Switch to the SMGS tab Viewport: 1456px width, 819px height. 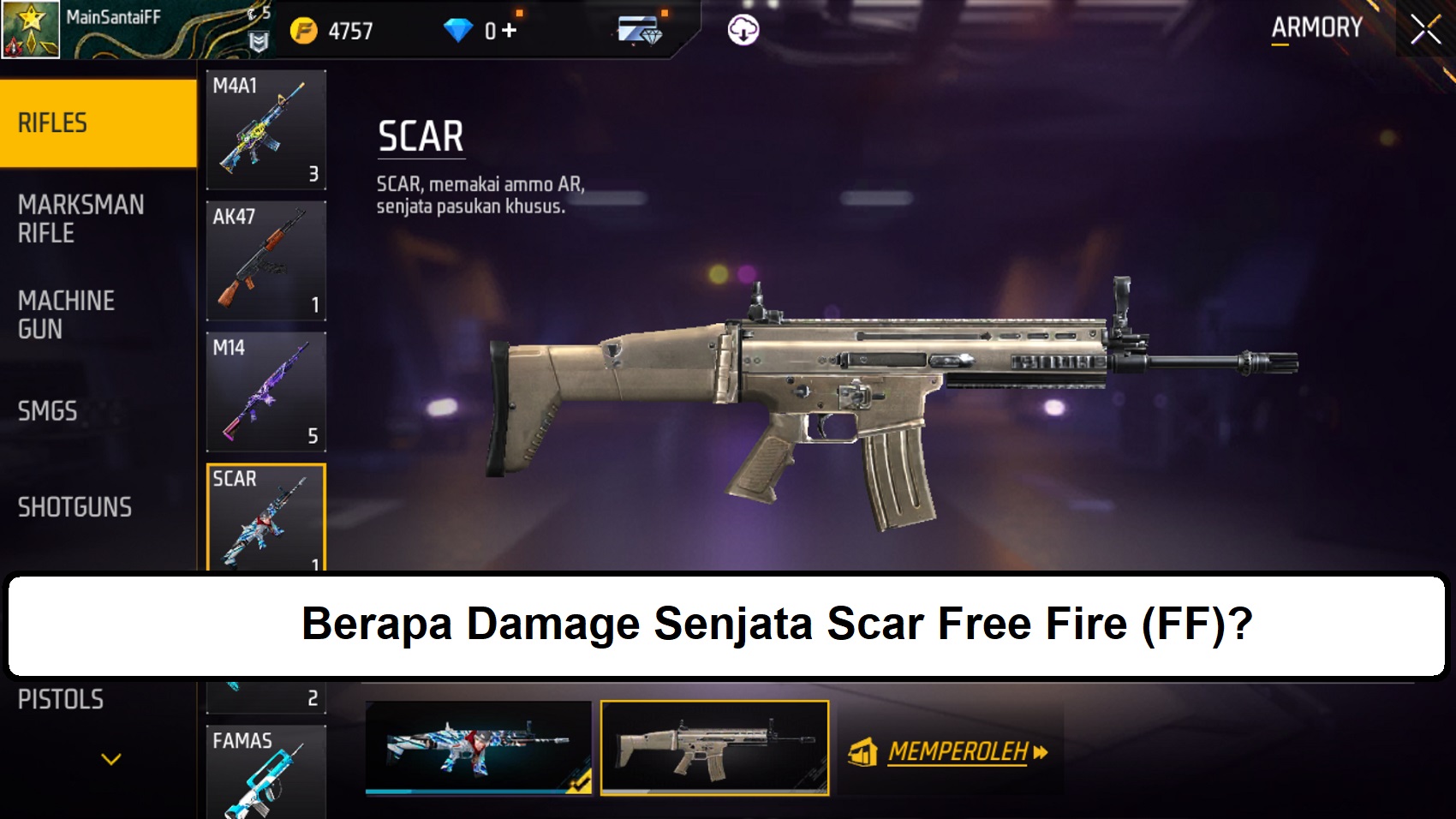click(x=47, y=412)
